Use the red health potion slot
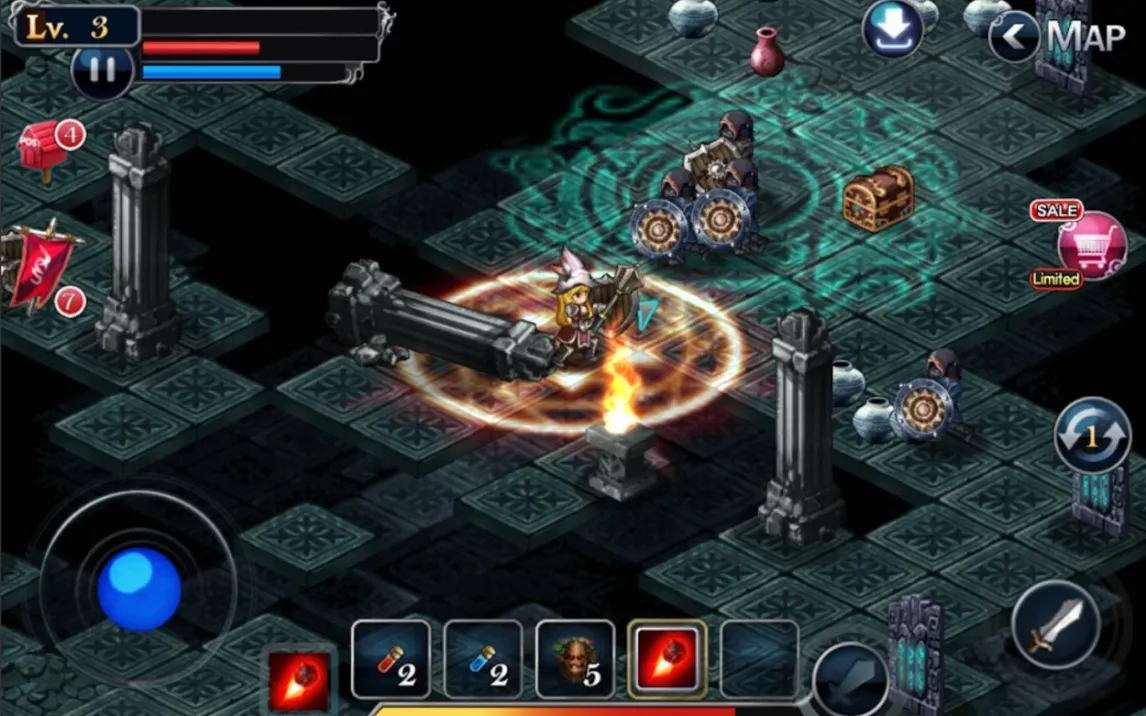The image size is (1146, 716). click(x=391, y=659)
